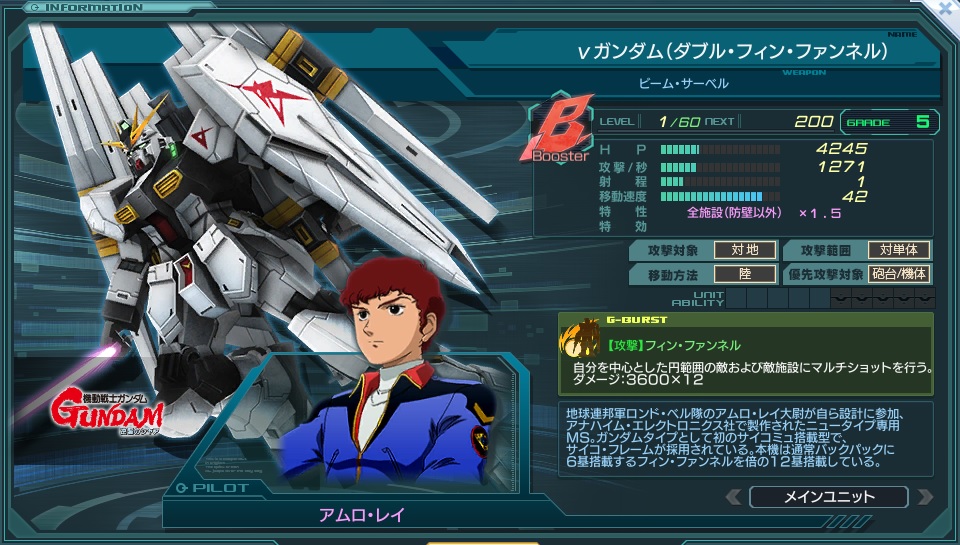The image size is (960, 545).
Task: Close the unit information window
Action: [x=947, y=8]
